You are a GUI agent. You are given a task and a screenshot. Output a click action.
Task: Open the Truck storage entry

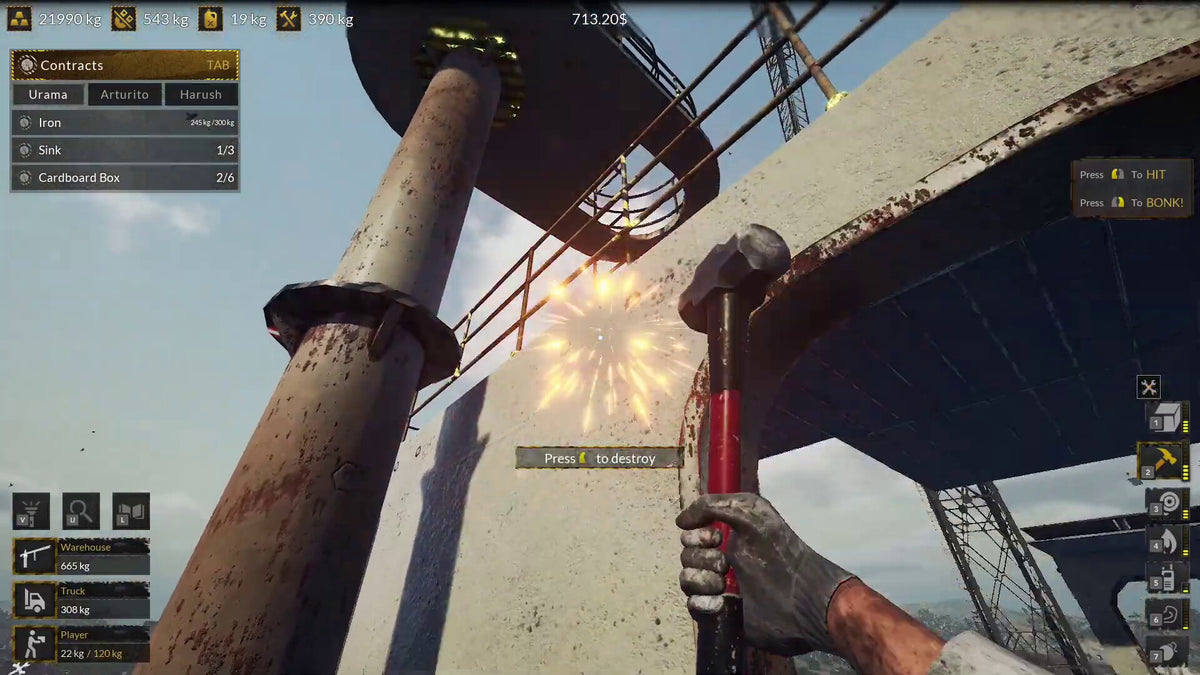[81, 600]
